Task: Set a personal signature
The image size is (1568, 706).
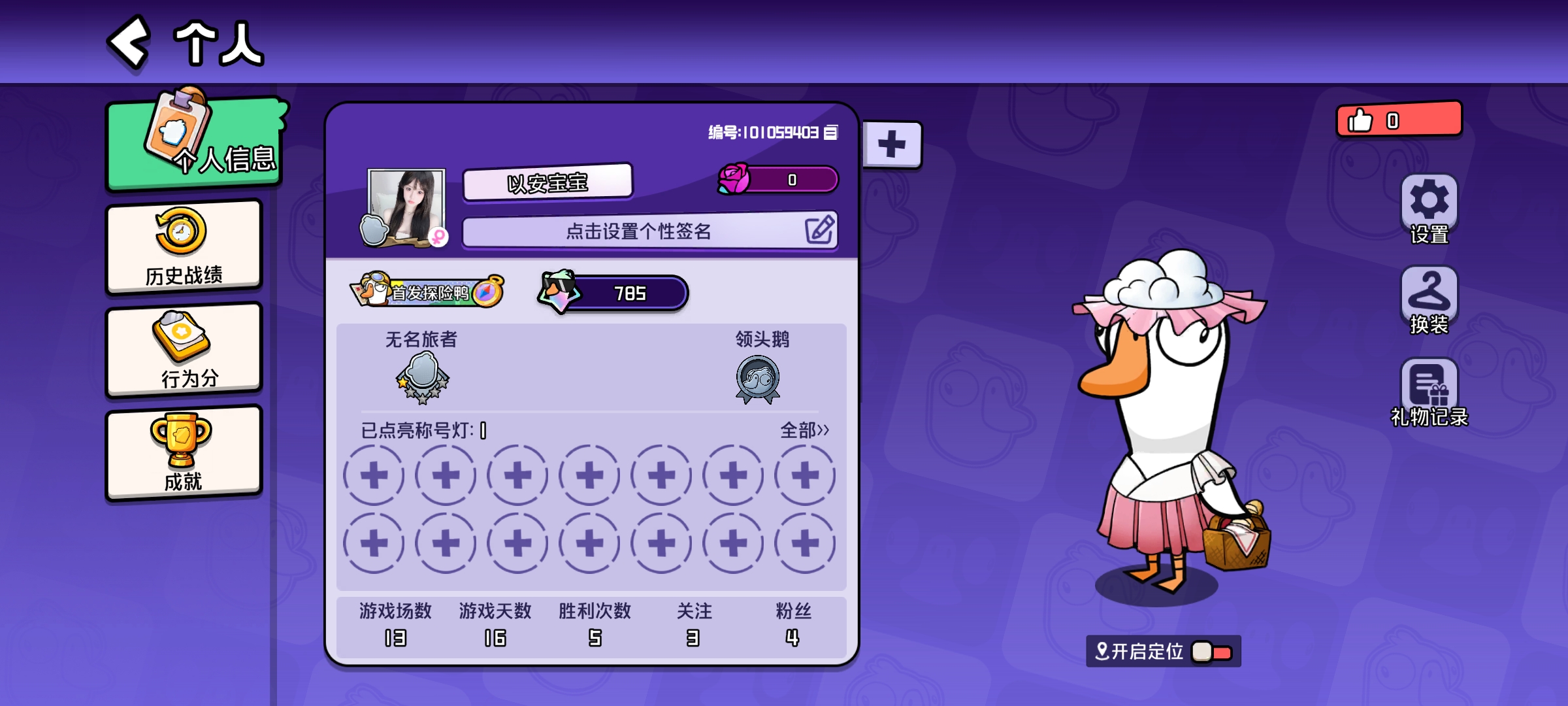Action: pos(649,231)
